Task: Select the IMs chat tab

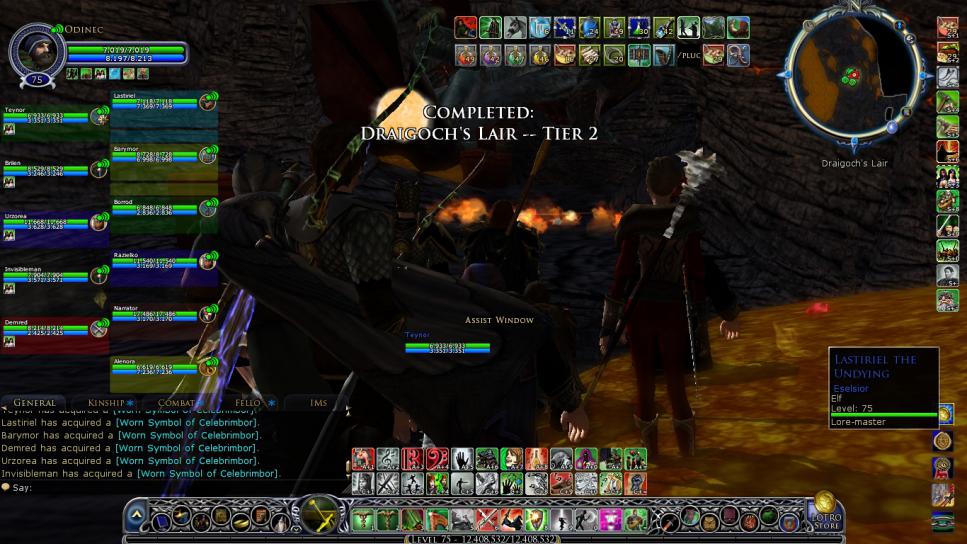Action: 318,403
